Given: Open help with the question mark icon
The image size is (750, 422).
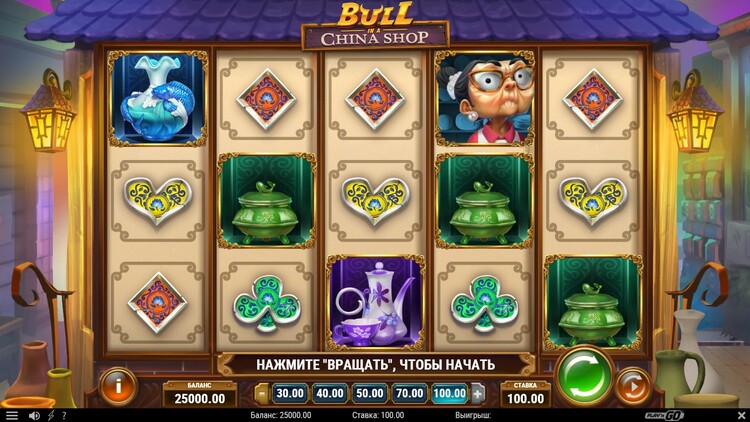Looking at the screenshot, I should 64,415.
